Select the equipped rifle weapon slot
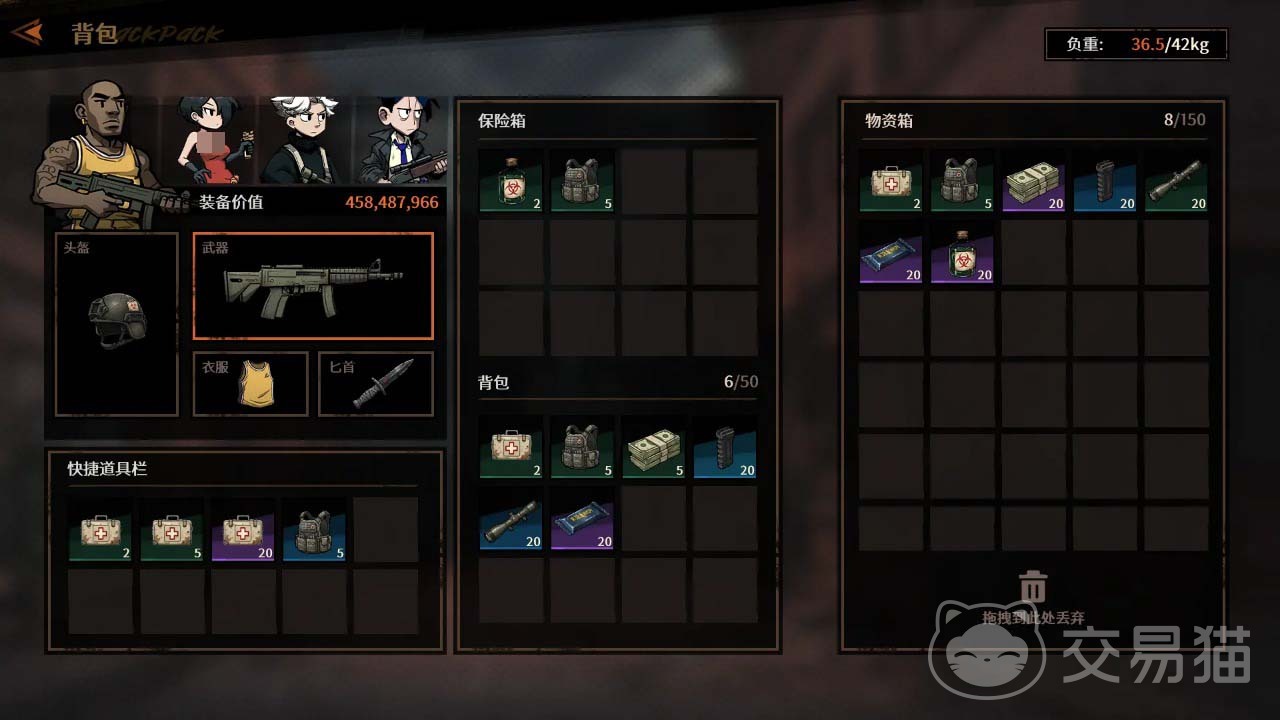Screen dimensions: 1280x720 (x=313, y=286)
